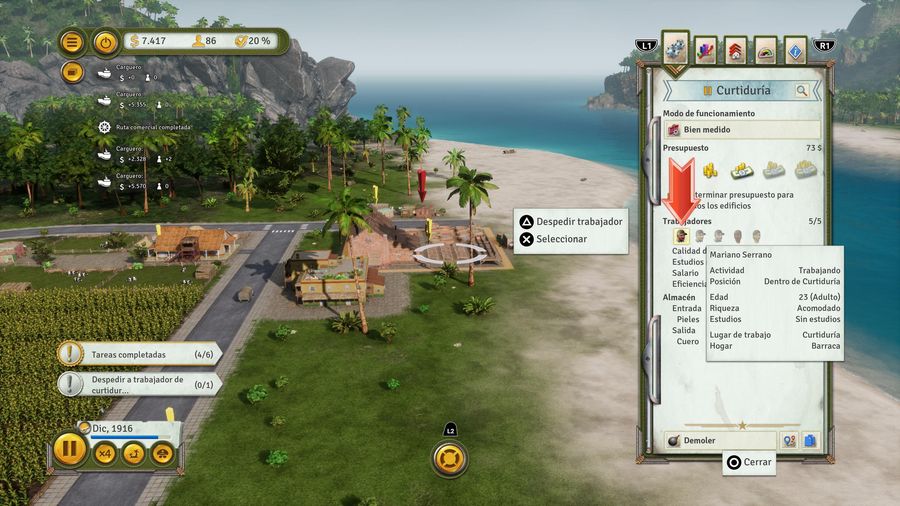Screen dimensions: 900x506
Task: Pause the game with the pause button
Action: [x=70, y=447]
